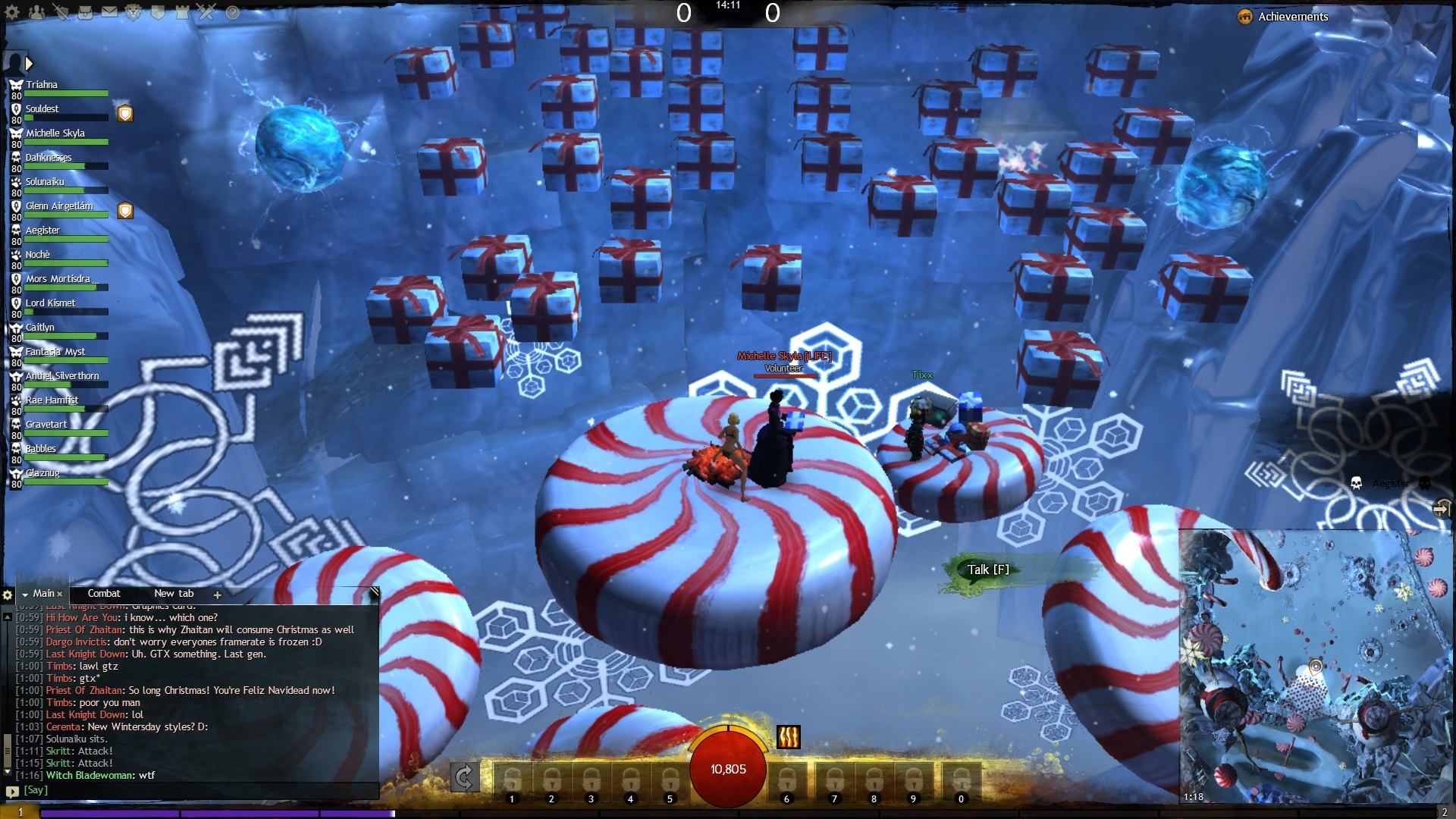The width and height of the screenshot is (1456, 819).
Task: Select Lord Kismet in the squad list
Action: coord(51,303)
